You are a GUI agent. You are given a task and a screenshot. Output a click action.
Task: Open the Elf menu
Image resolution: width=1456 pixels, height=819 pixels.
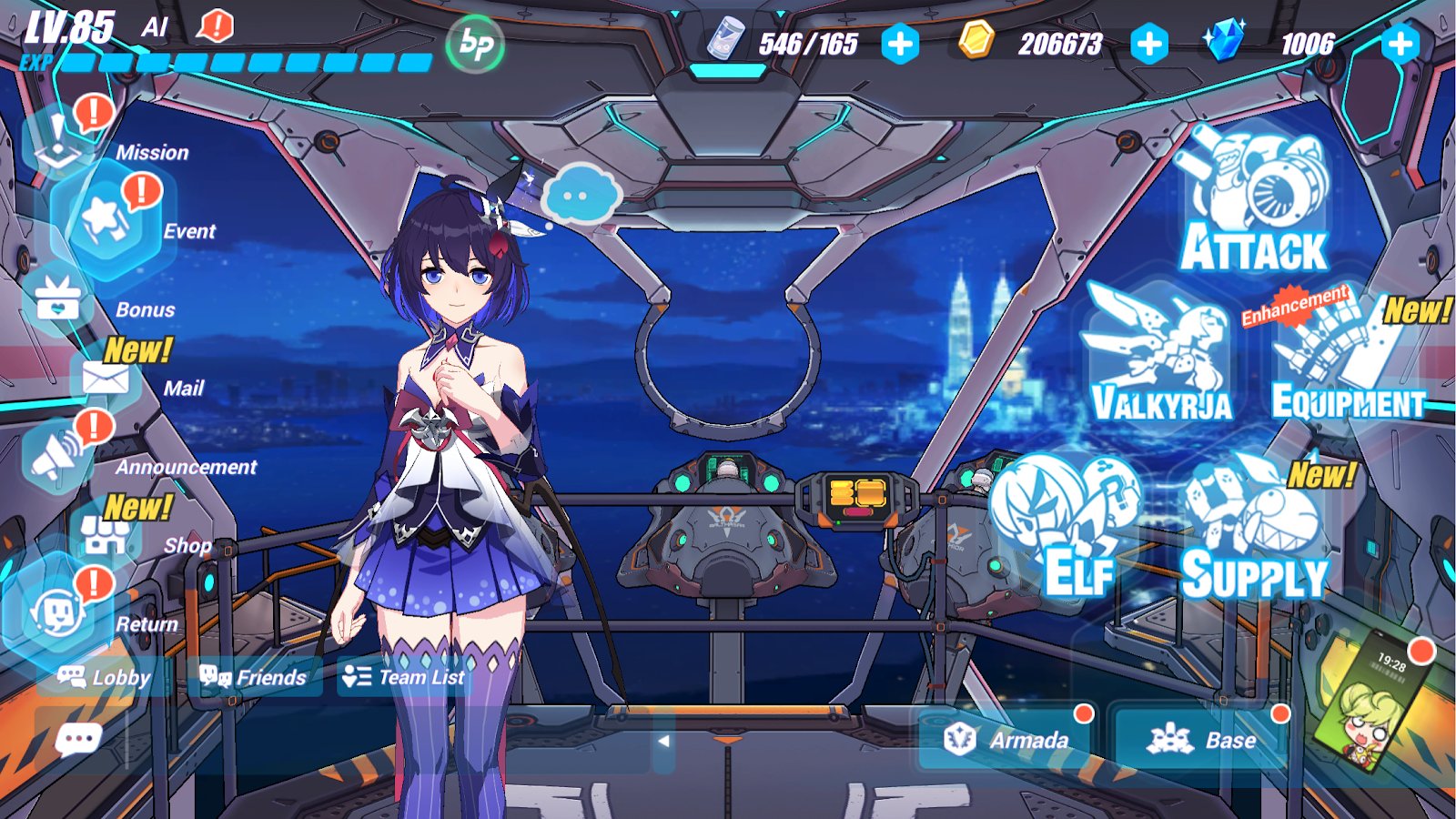click(1074, 528)
